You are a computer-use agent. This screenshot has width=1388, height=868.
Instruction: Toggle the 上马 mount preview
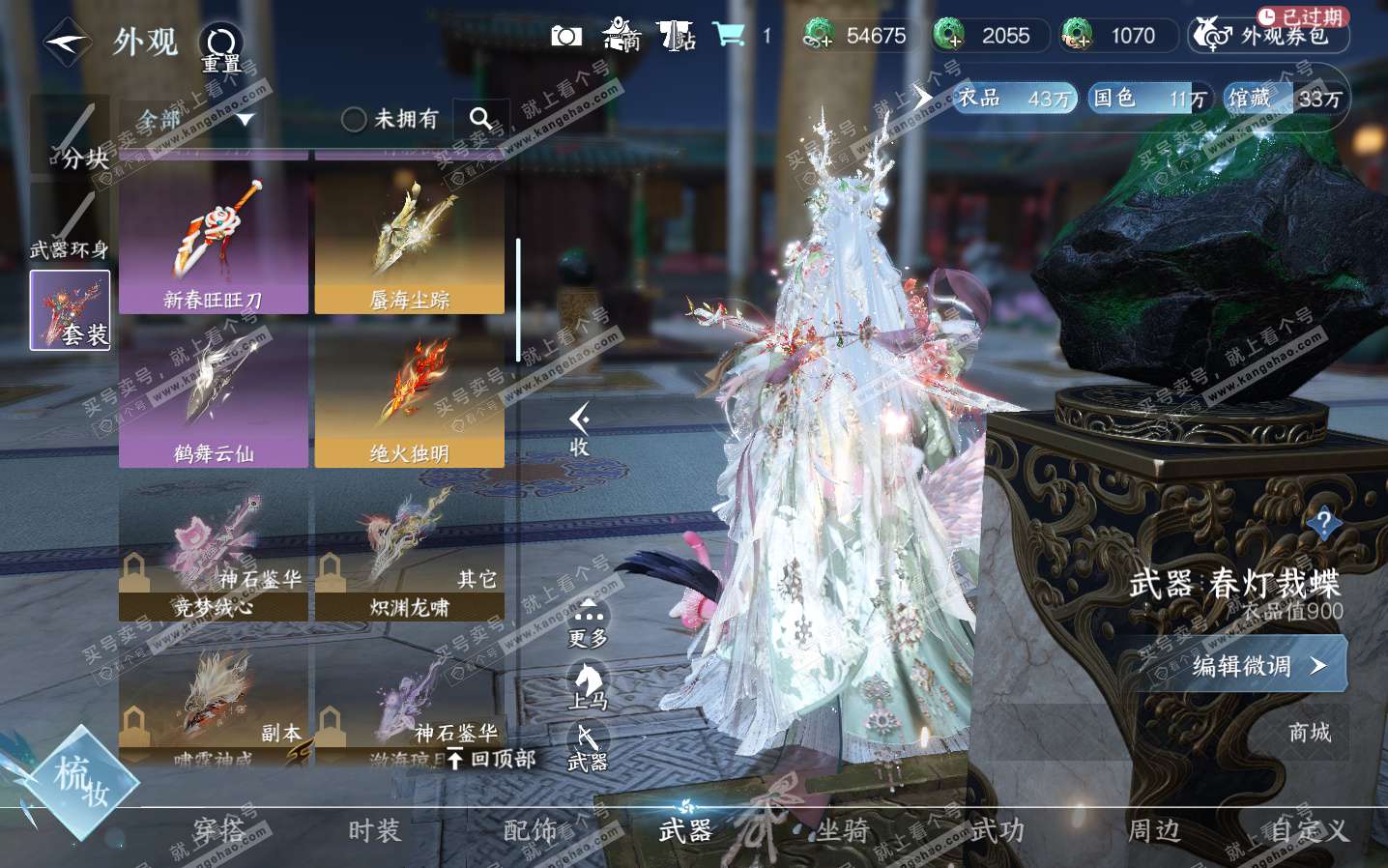pos(588,686)
